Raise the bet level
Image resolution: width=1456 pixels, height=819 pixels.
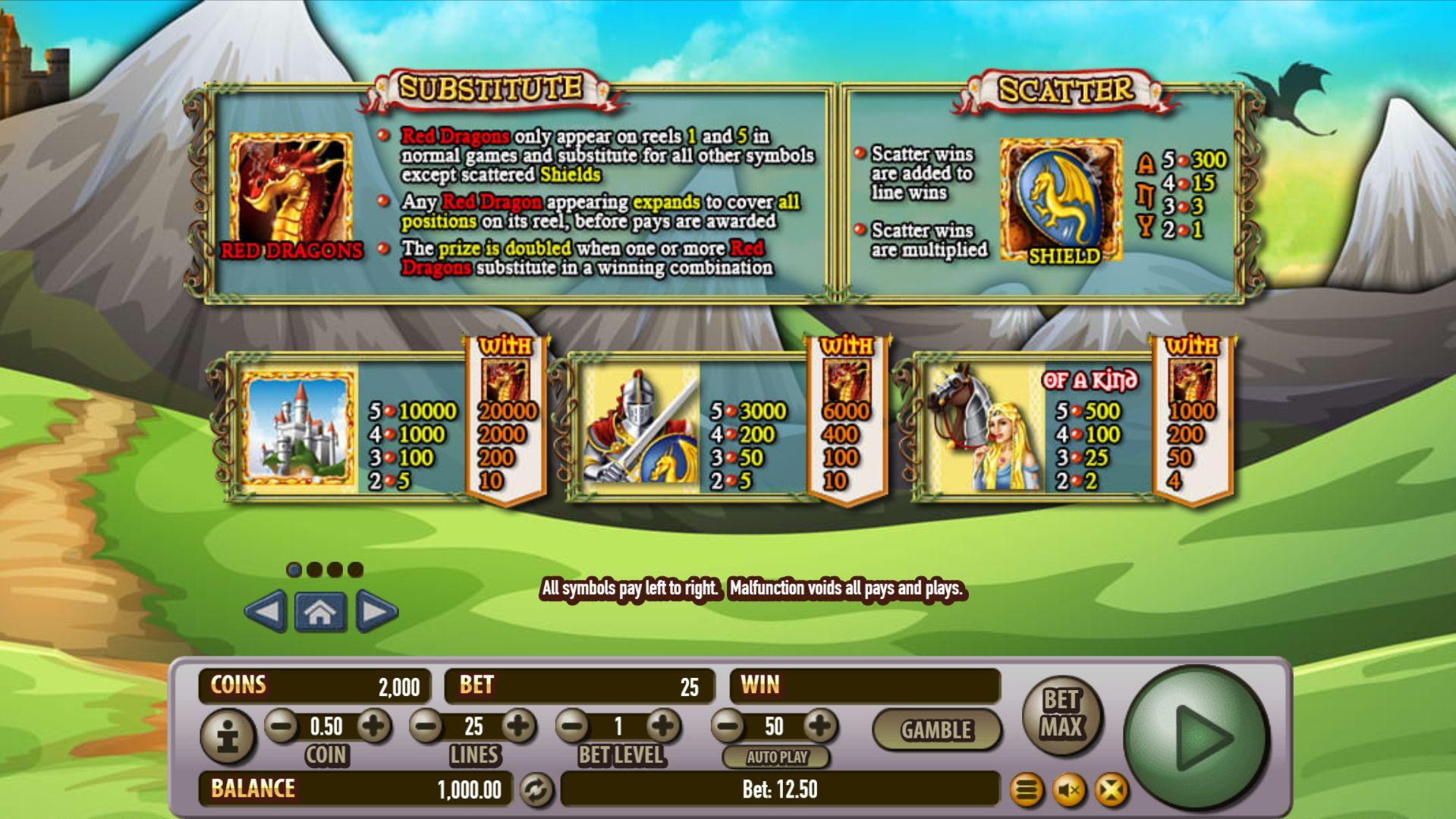pos(664,726)
